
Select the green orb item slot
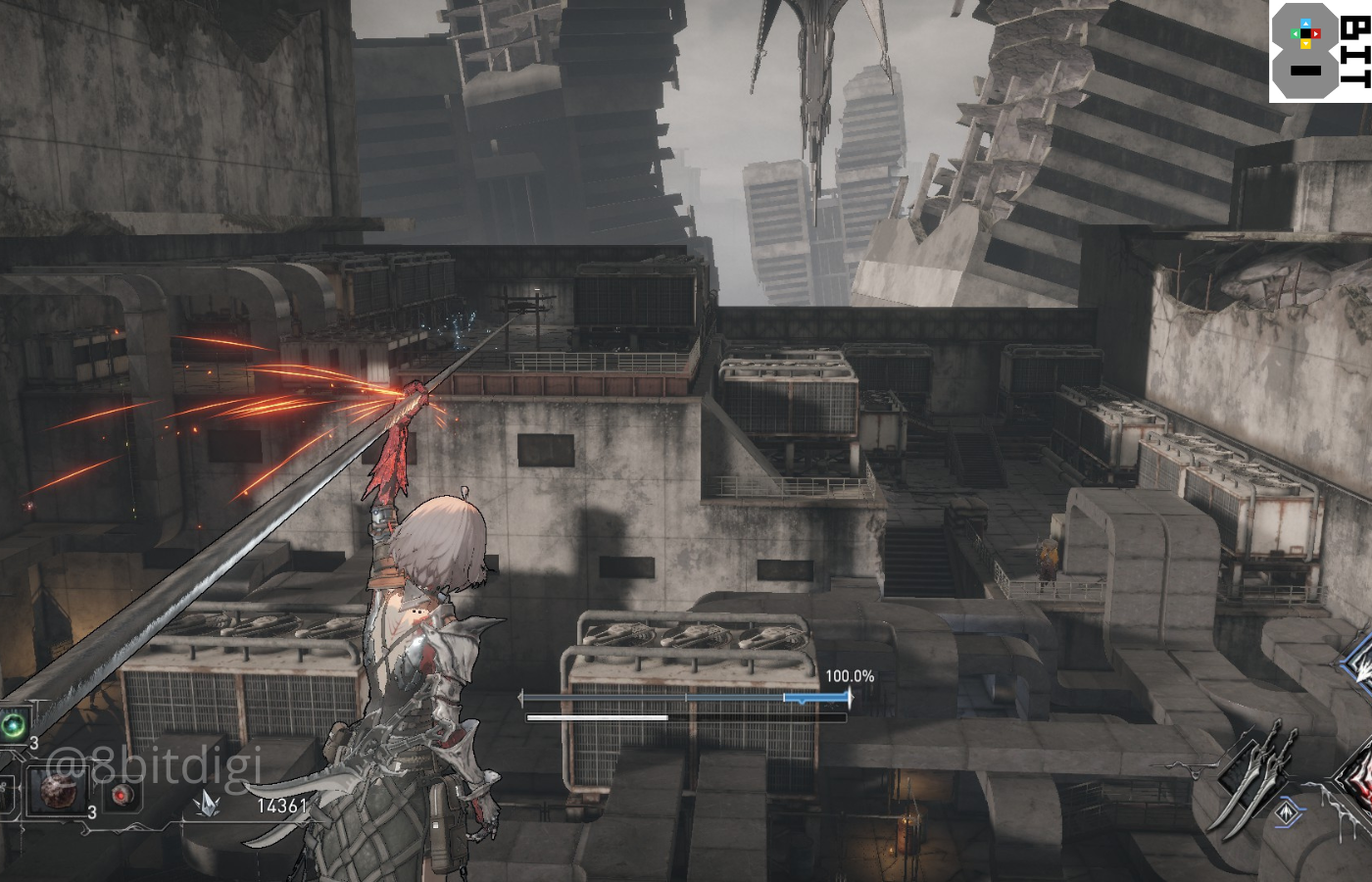[14, 726]
